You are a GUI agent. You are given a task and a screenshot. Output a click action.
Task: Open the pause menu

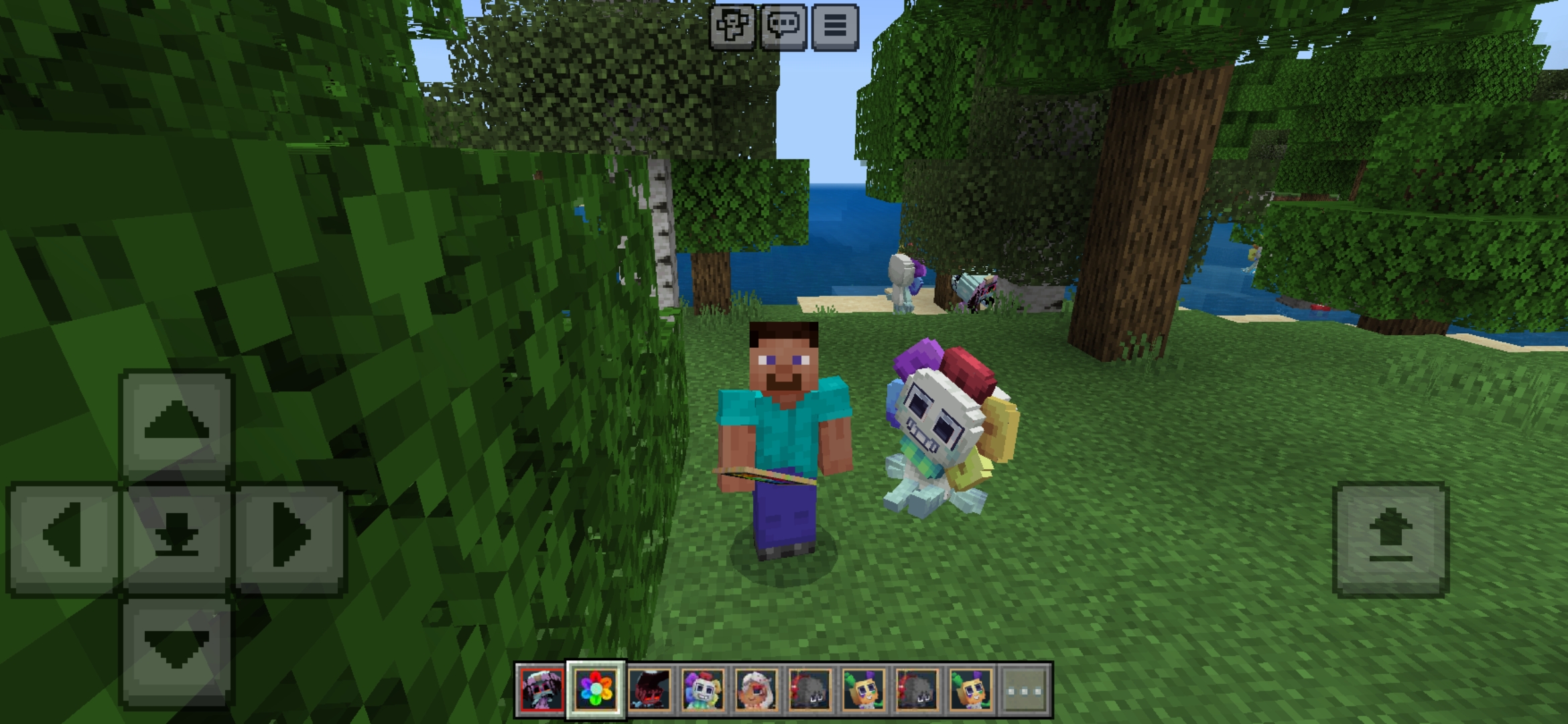click(x=835, y=28)
